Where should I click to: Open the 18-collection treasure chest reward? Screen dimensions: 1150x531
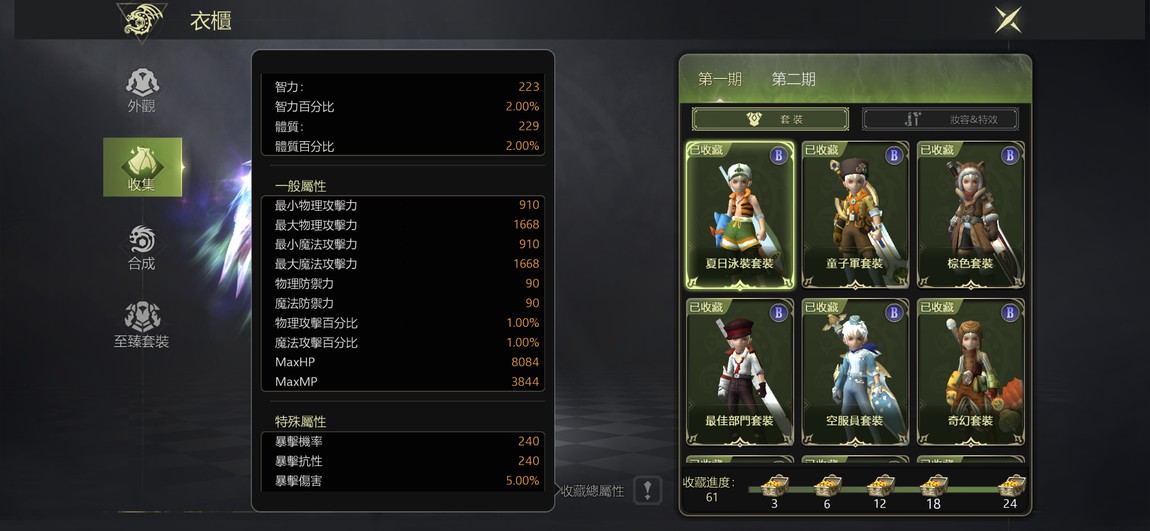(933, 487)
